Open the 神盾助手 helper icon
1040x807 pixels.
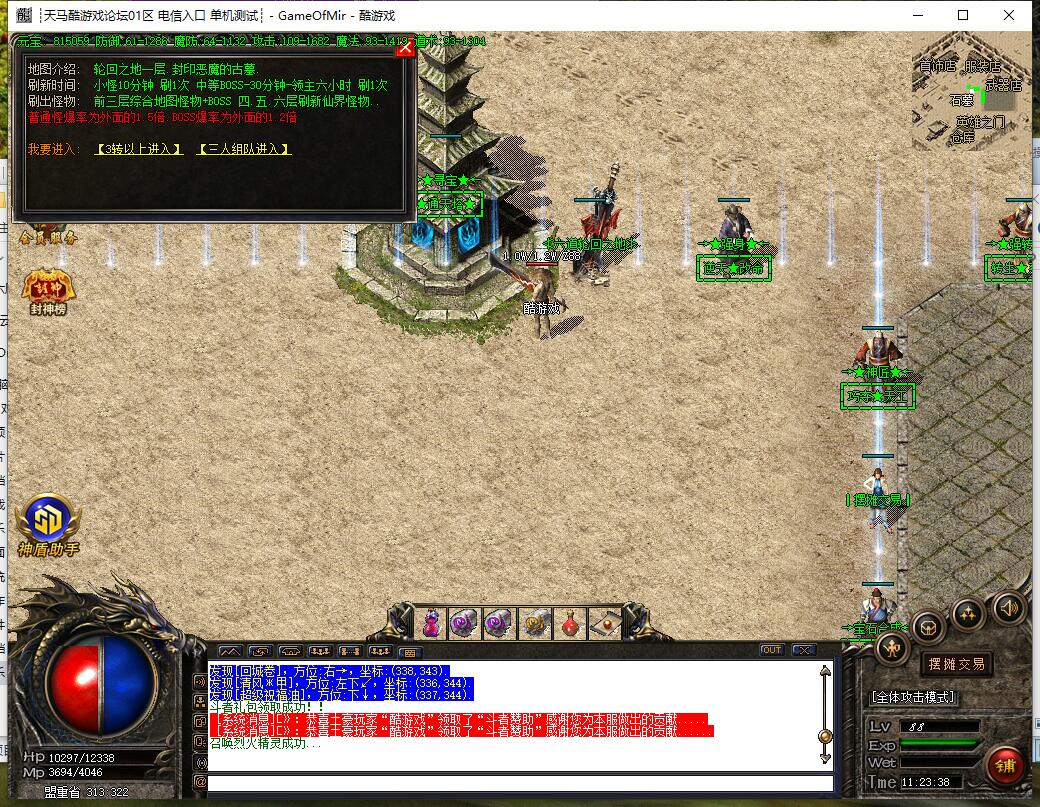point(47,524)
